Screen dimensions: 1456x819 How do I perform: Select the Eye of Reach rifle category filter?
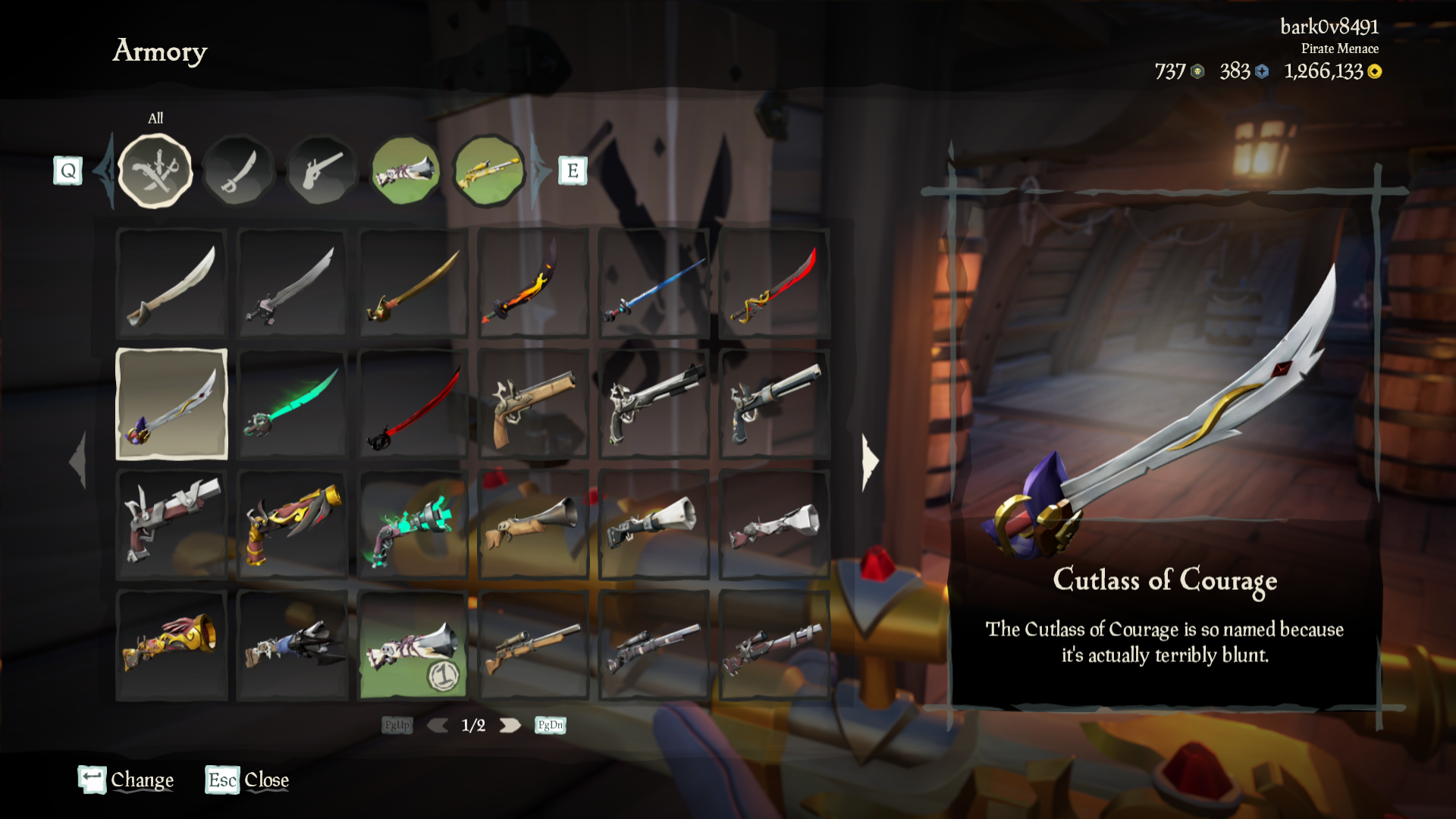(489, 169)
